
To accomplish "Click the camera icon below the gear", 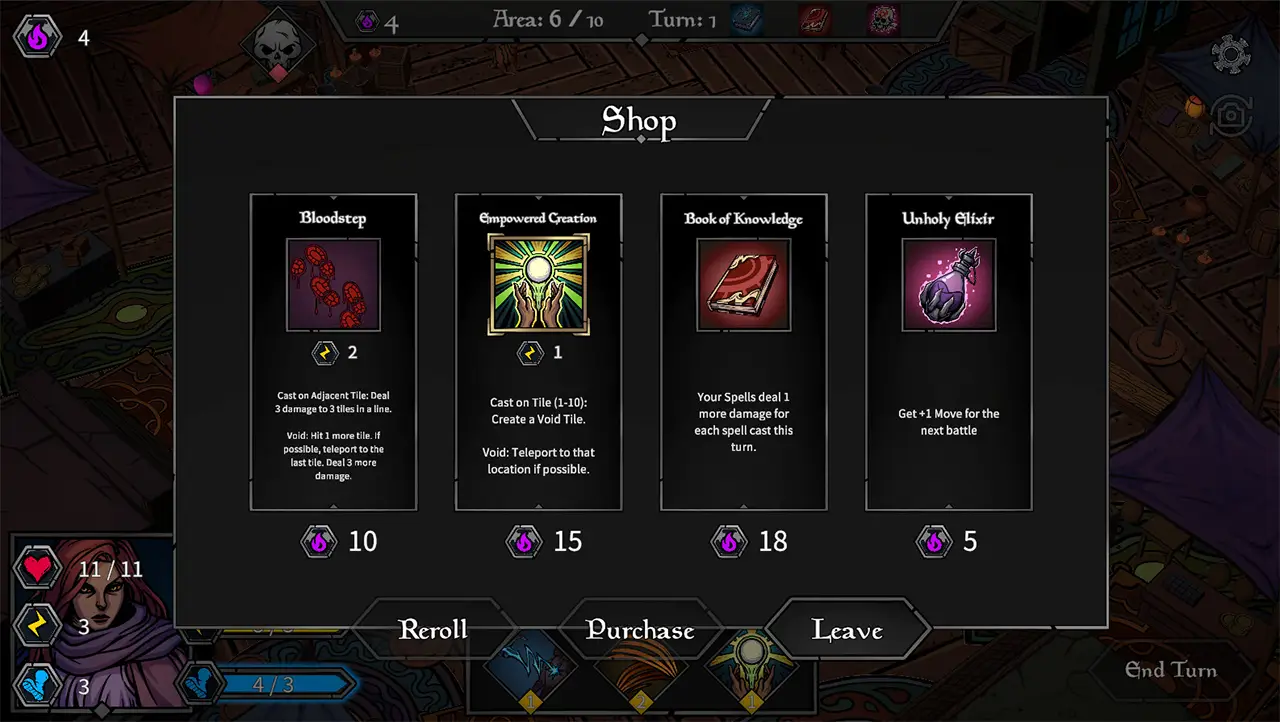I will coord(1231,118).
